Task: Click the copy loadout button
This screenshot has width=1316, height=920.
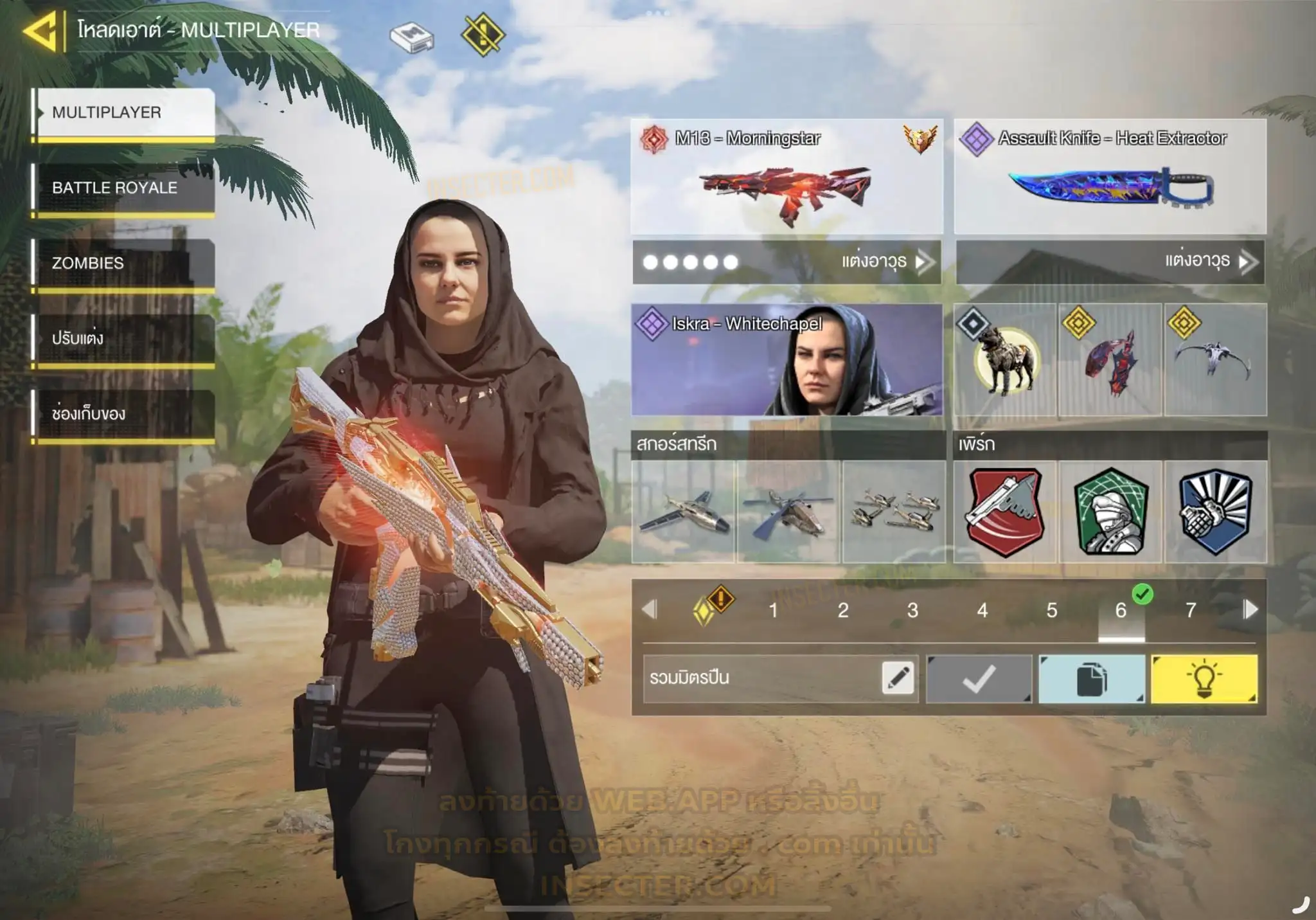Action: click(x=1092, y=679)
